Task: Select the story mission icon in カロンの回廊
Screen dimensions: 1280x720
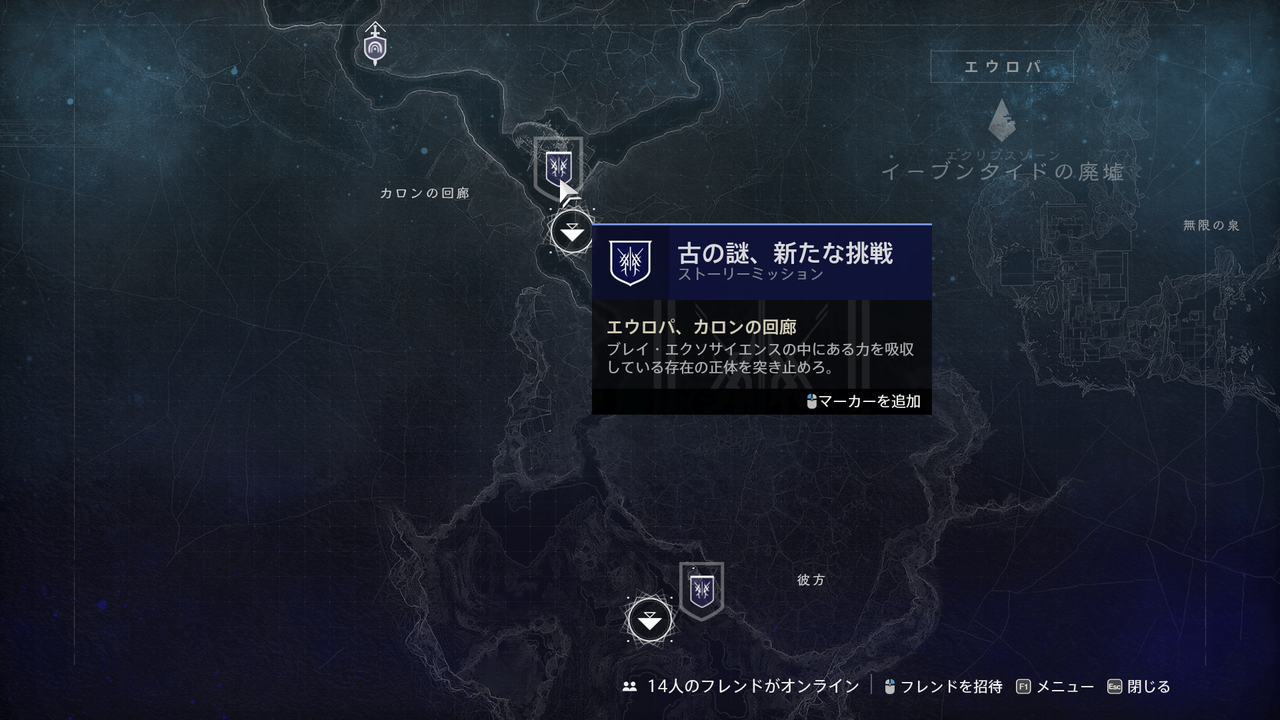Action: click(x=557, y=165)
